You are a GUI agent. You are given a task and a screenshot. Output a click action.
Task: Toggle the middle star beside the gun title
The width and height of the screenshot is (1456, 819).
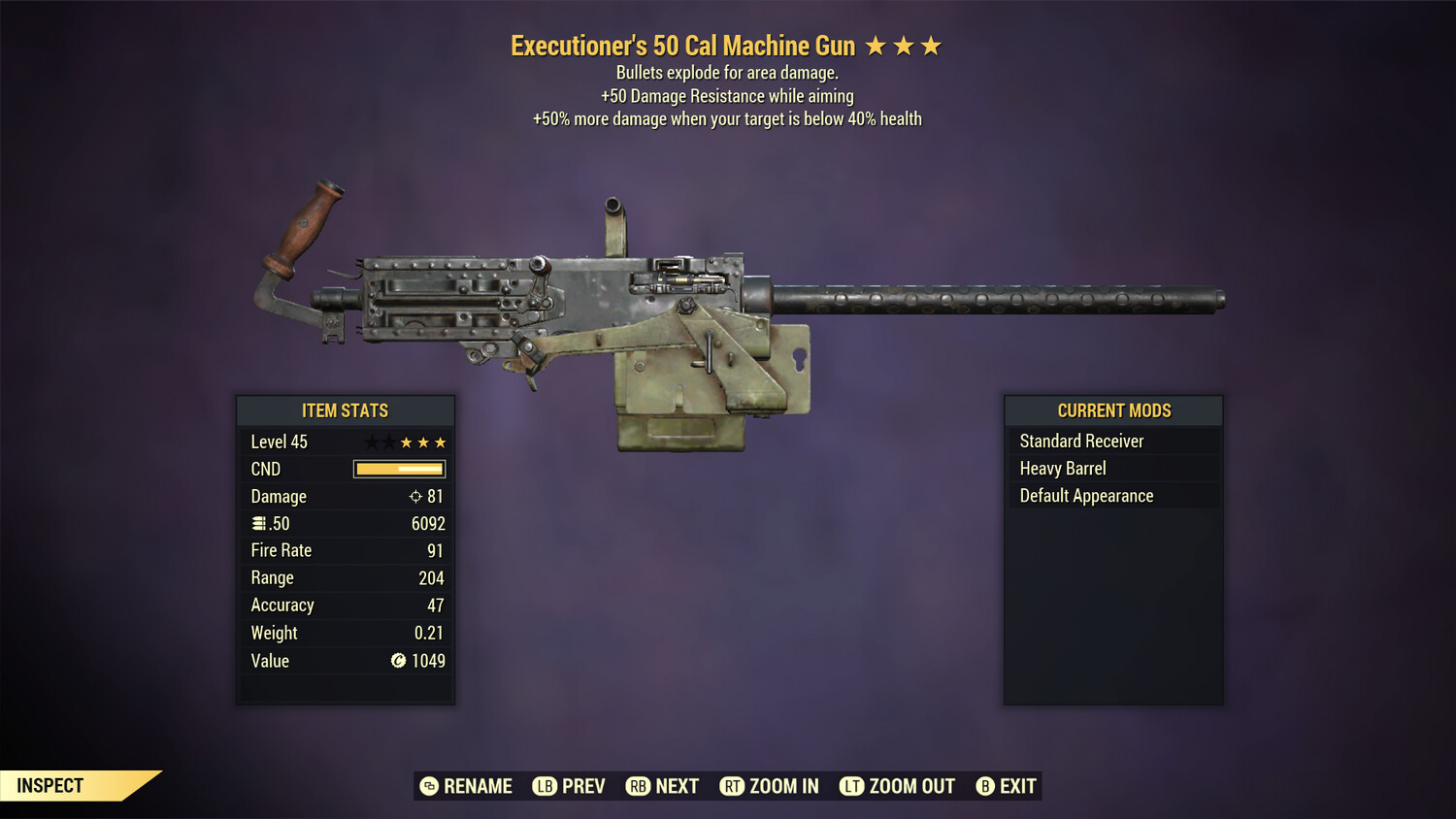click(x=905, y=45)
